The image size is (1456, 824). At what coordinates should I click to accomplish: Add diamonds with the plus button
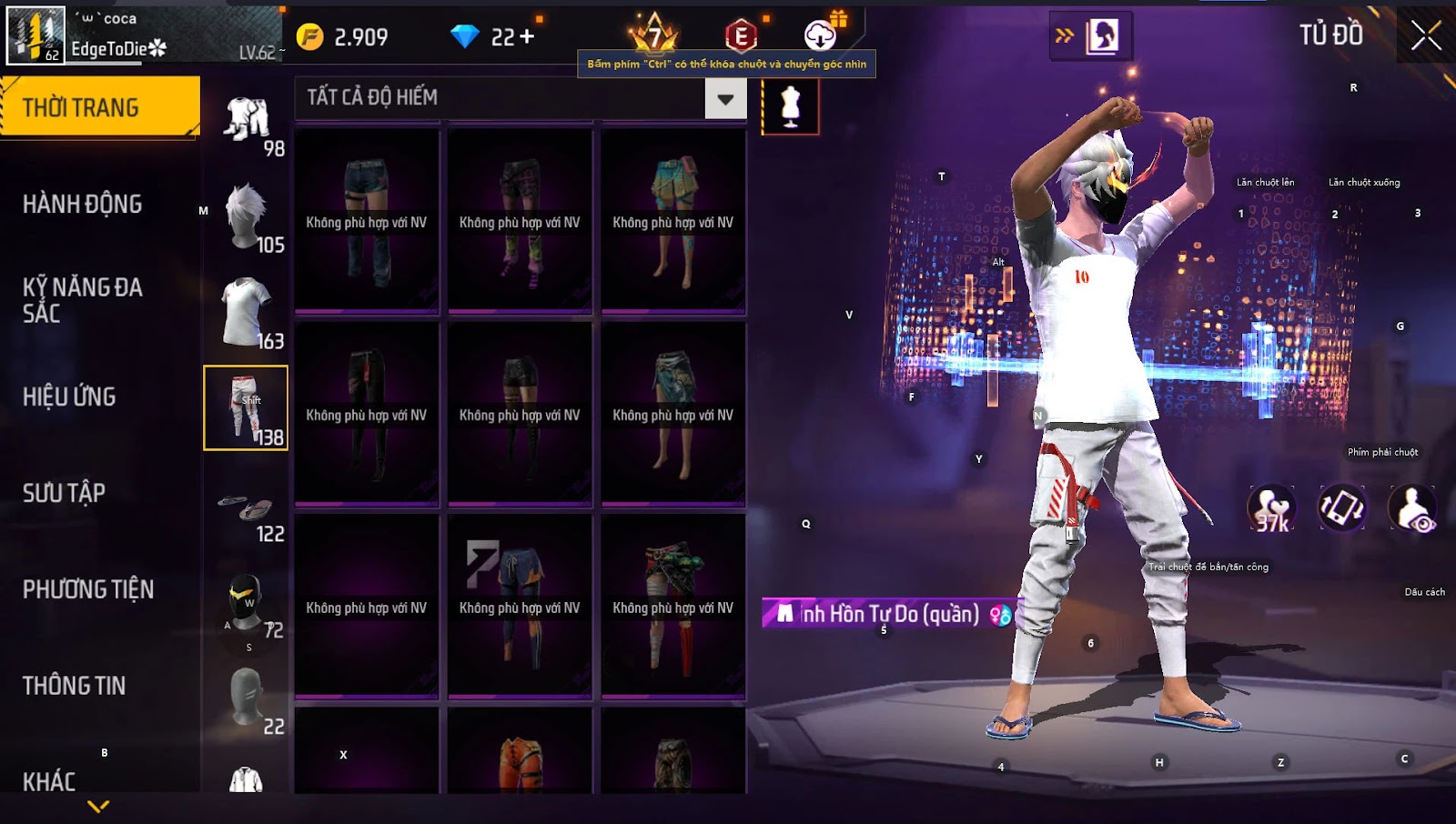[x=527, y=36]
